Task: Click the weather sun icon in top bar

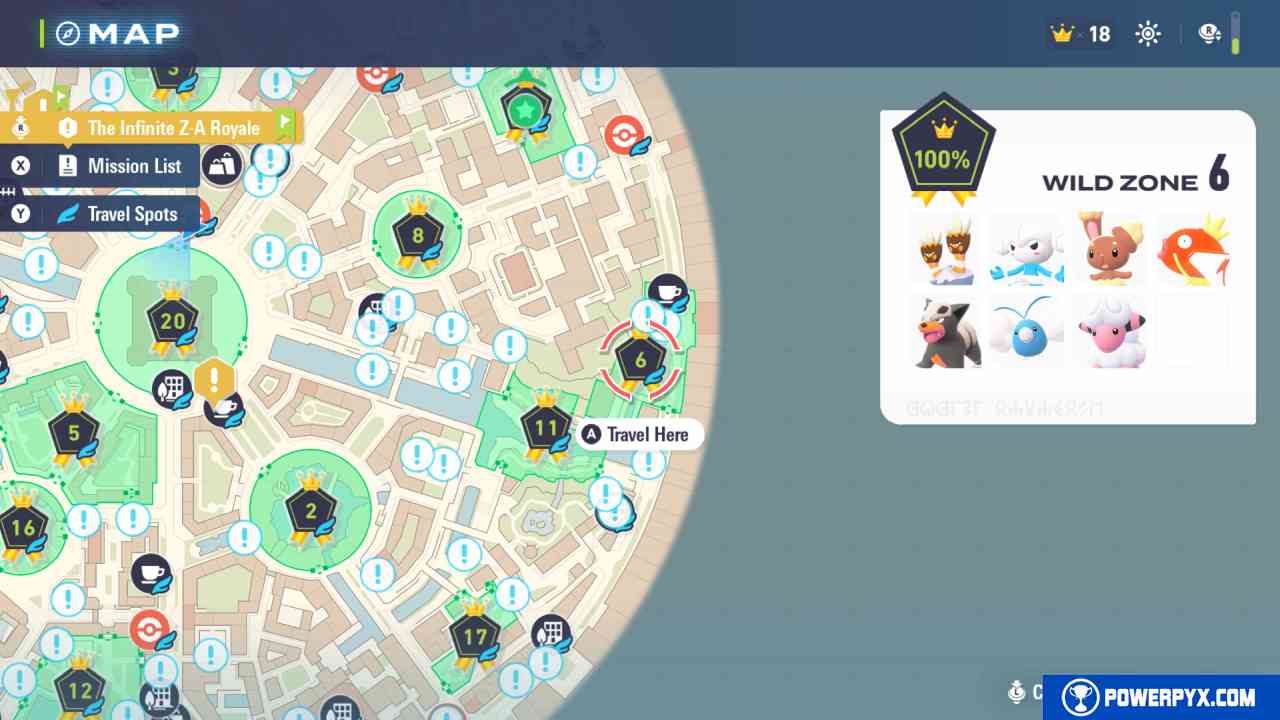Action: pyautogui.click(x=1147, y=33)
